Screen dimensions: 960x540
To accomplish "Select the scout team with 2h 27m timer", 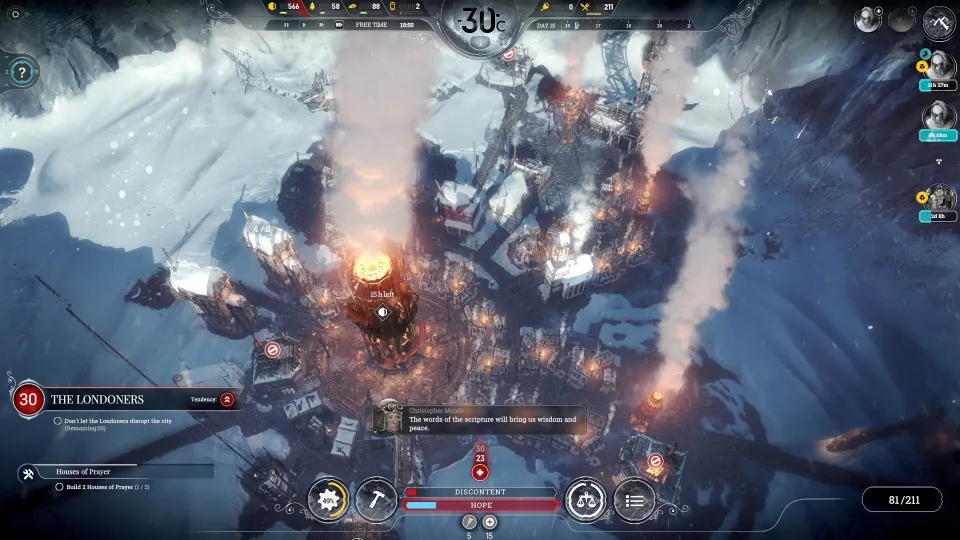I will click(x=939, y=68).
